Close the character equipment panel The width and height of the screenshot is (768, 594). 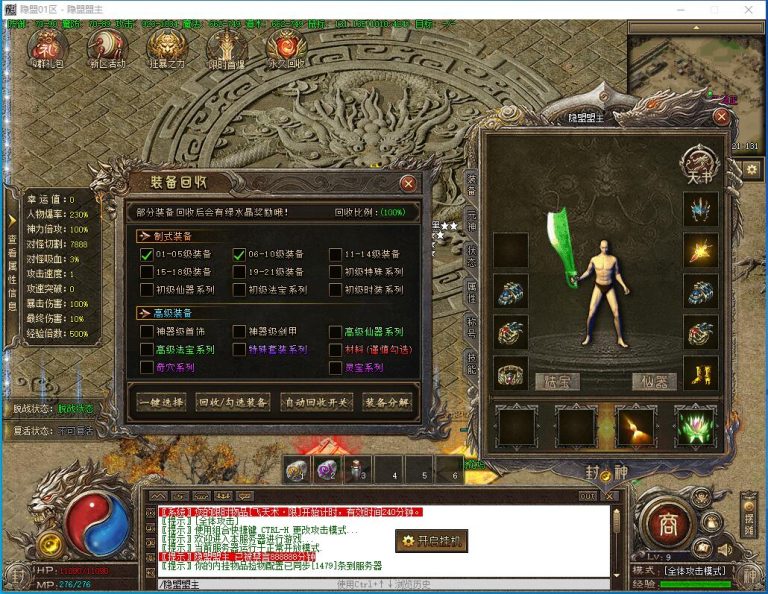pyautogui.click(x=720, y=116)
